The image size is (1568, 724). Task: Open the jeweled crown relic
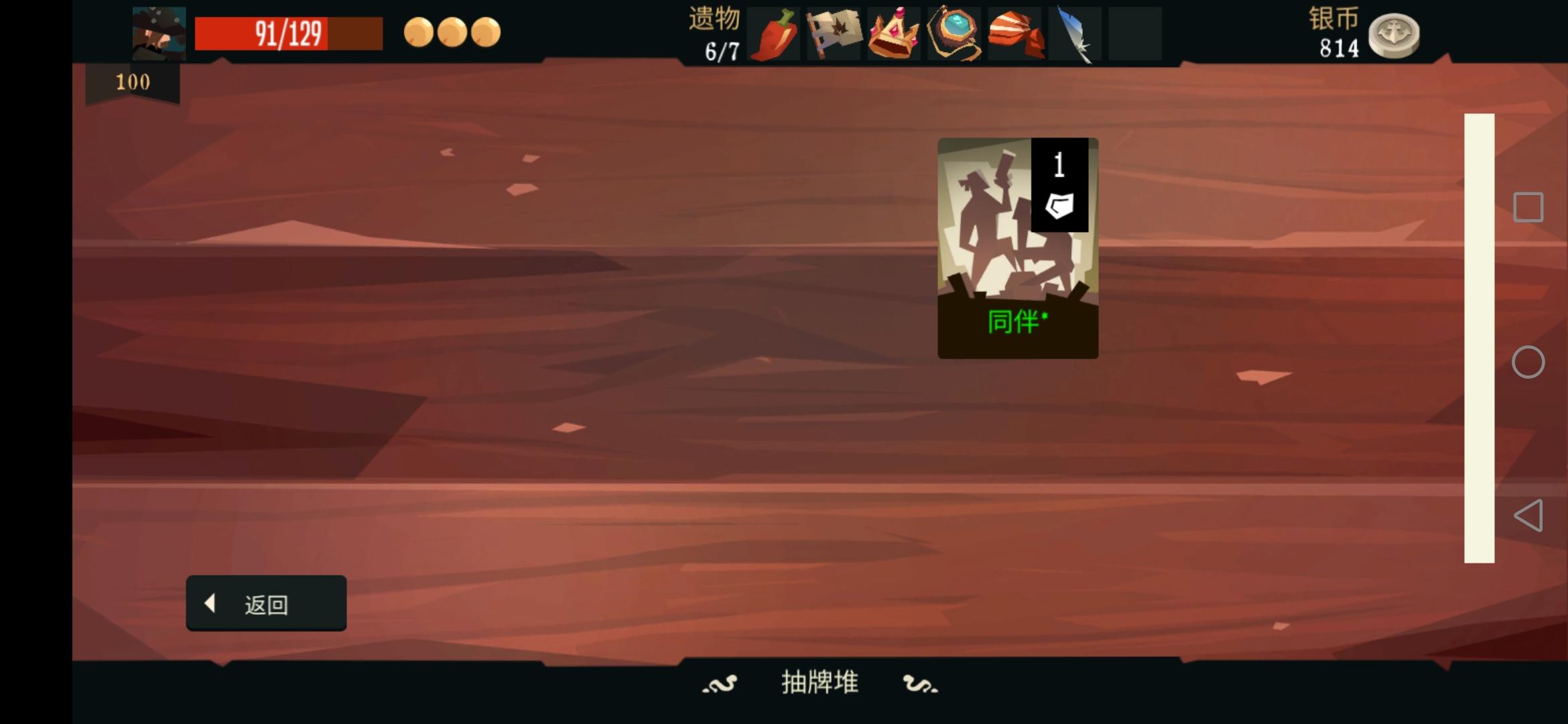click(895, 34)
